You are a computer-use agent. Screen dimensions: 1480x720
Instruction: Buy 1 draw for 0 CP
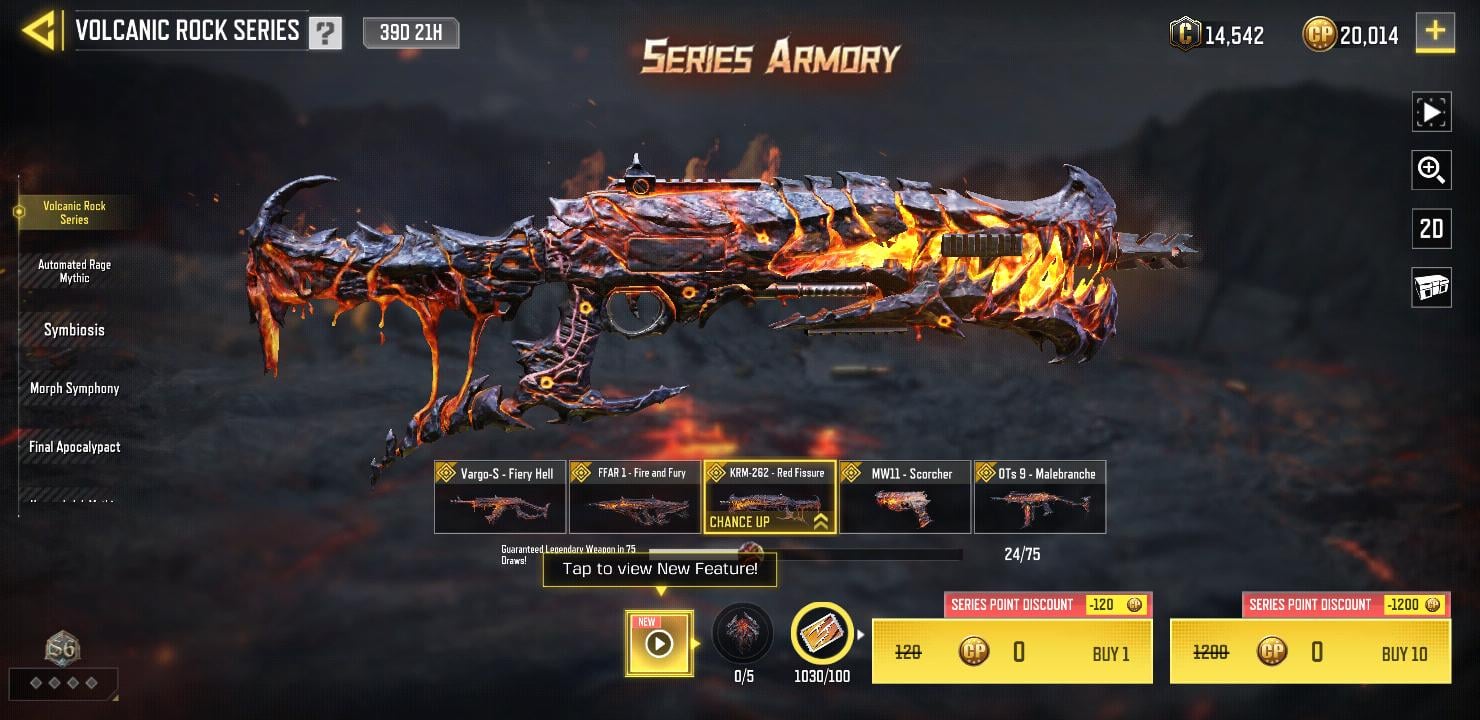[x=1012, y=652]
